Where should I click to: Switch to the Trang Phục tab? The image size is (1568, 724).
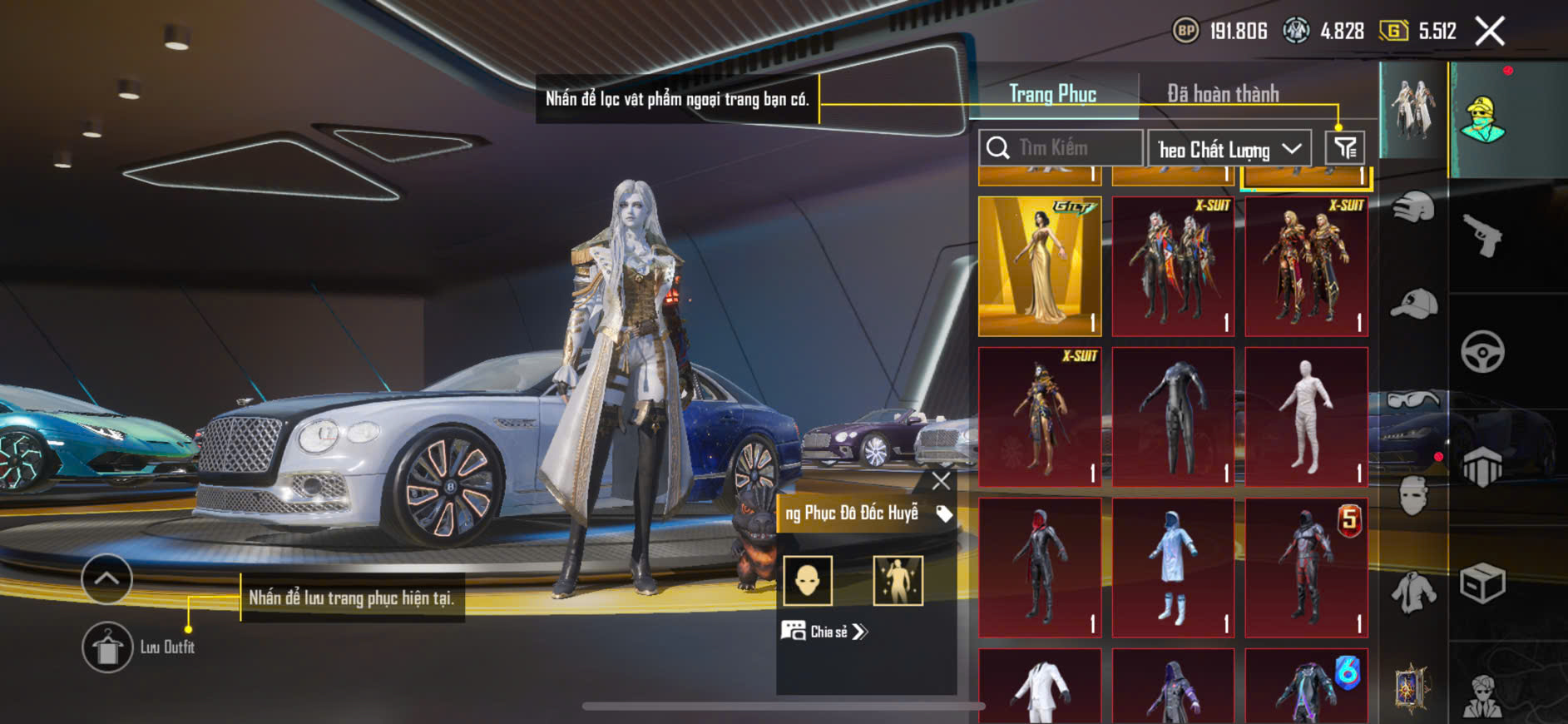1052,94
